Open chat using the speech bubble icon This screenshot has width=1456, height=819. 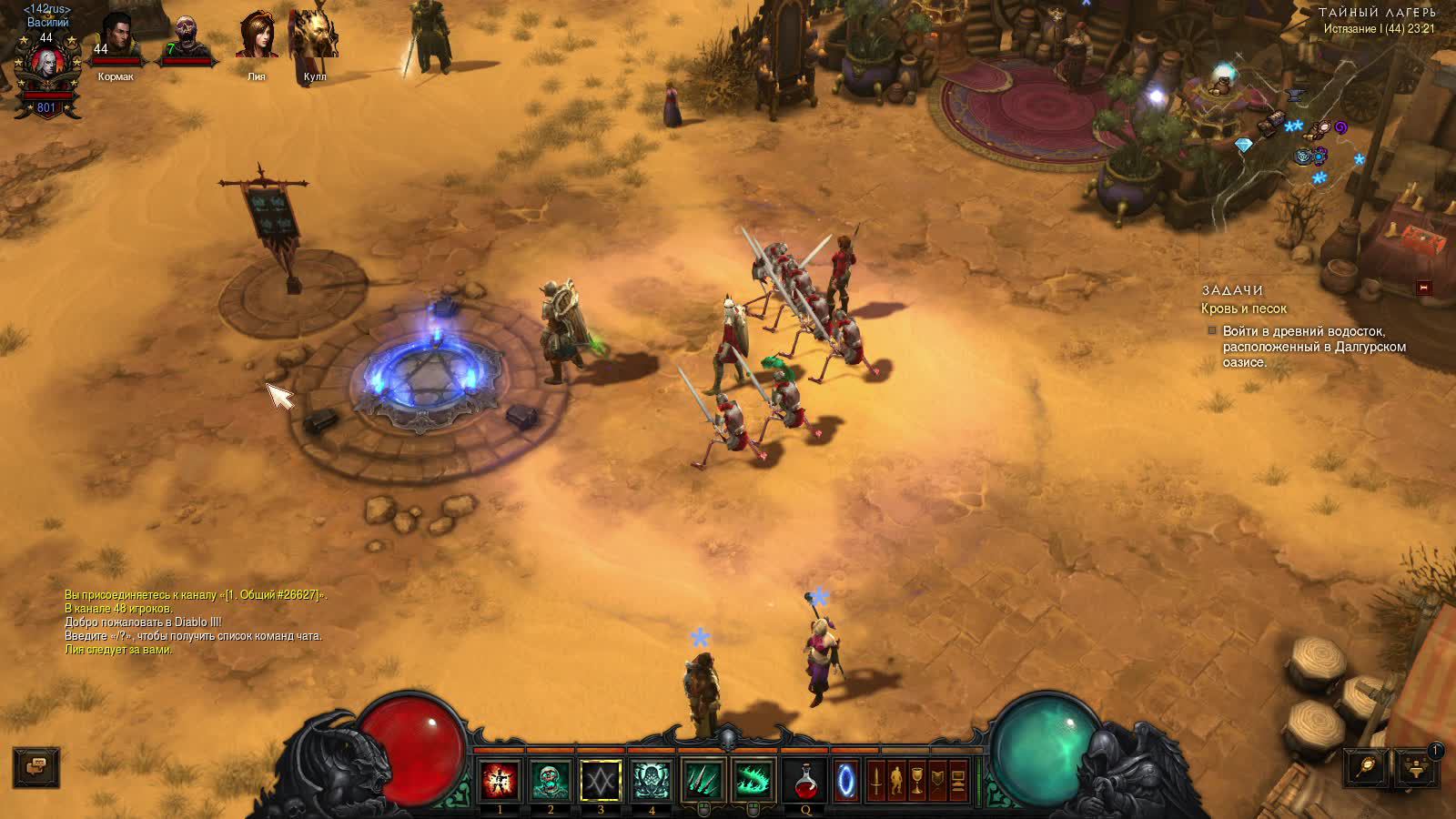[x=35, y=767]
